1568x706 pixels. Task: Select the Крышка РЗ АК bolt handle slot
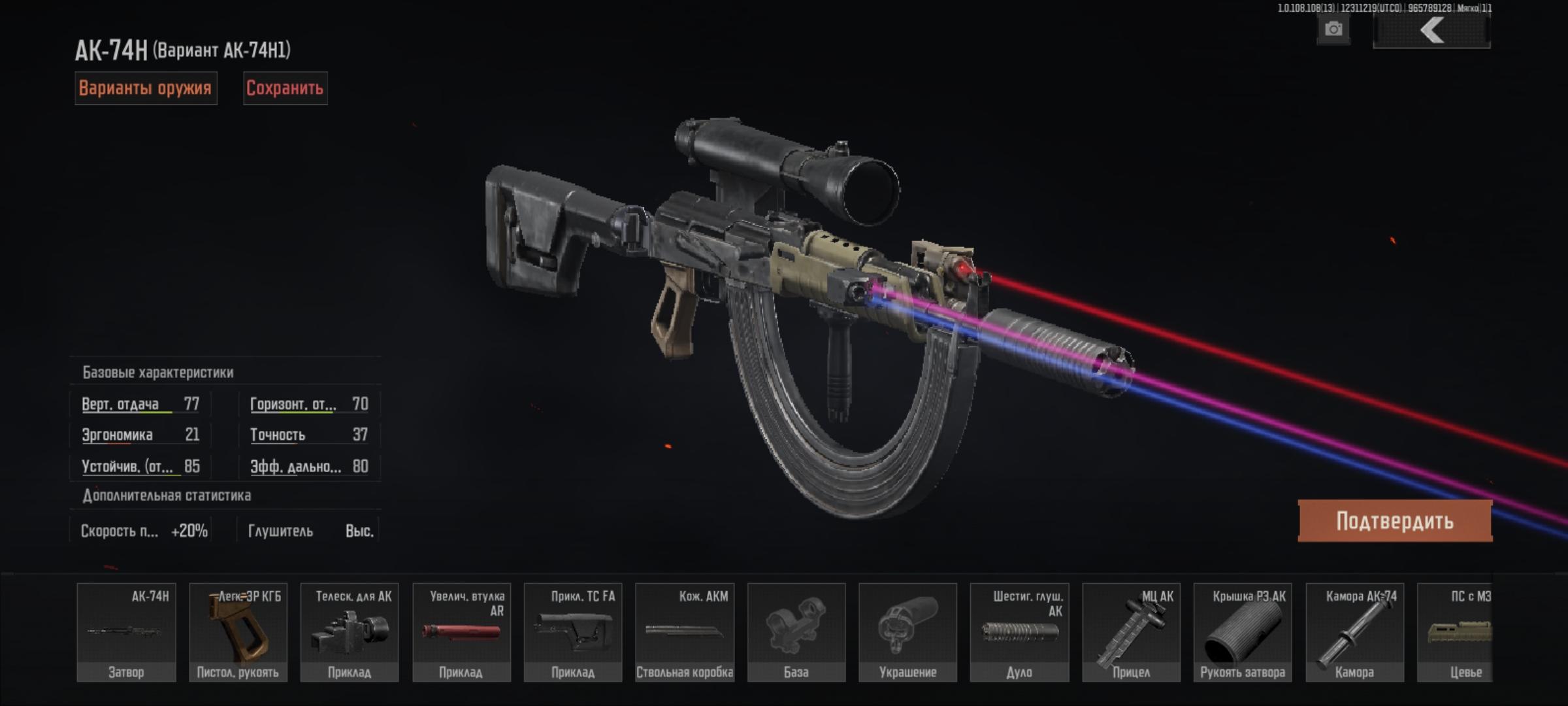1243,632
